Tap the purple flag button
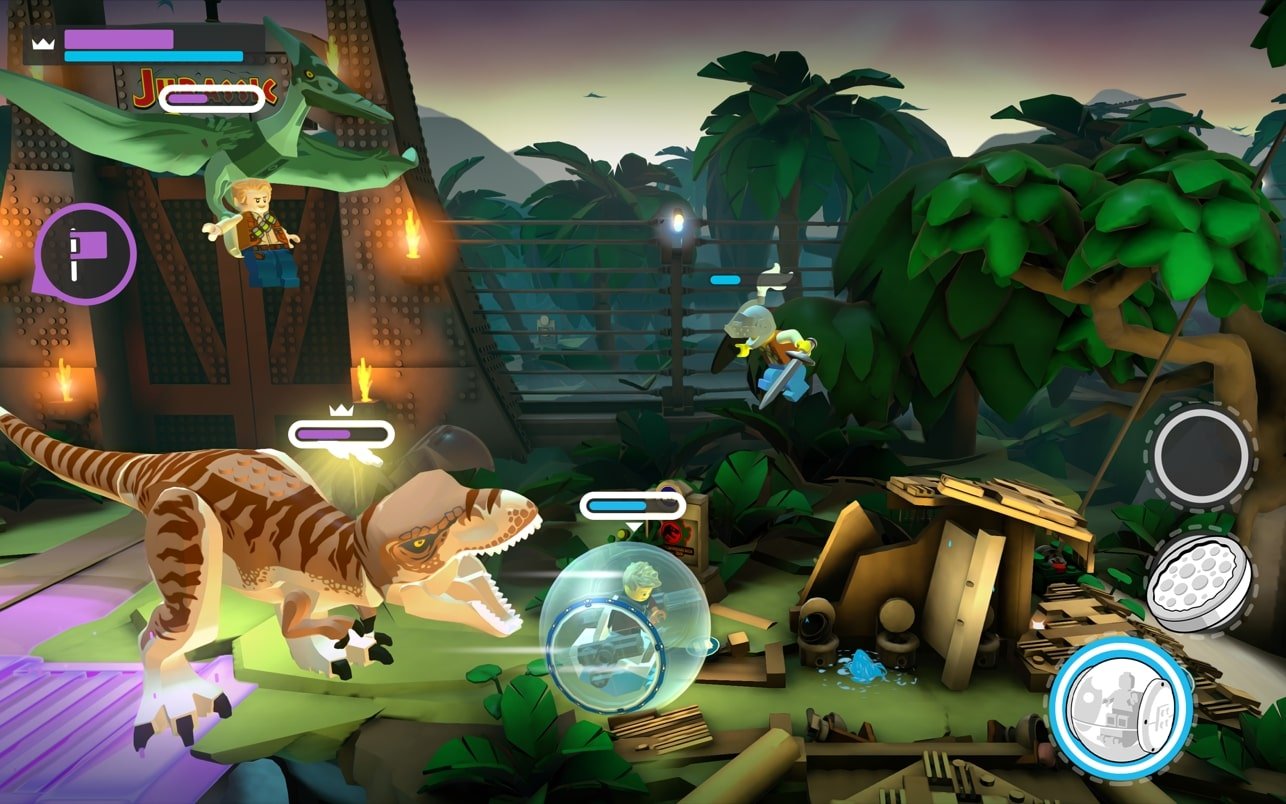 (86, 253)
